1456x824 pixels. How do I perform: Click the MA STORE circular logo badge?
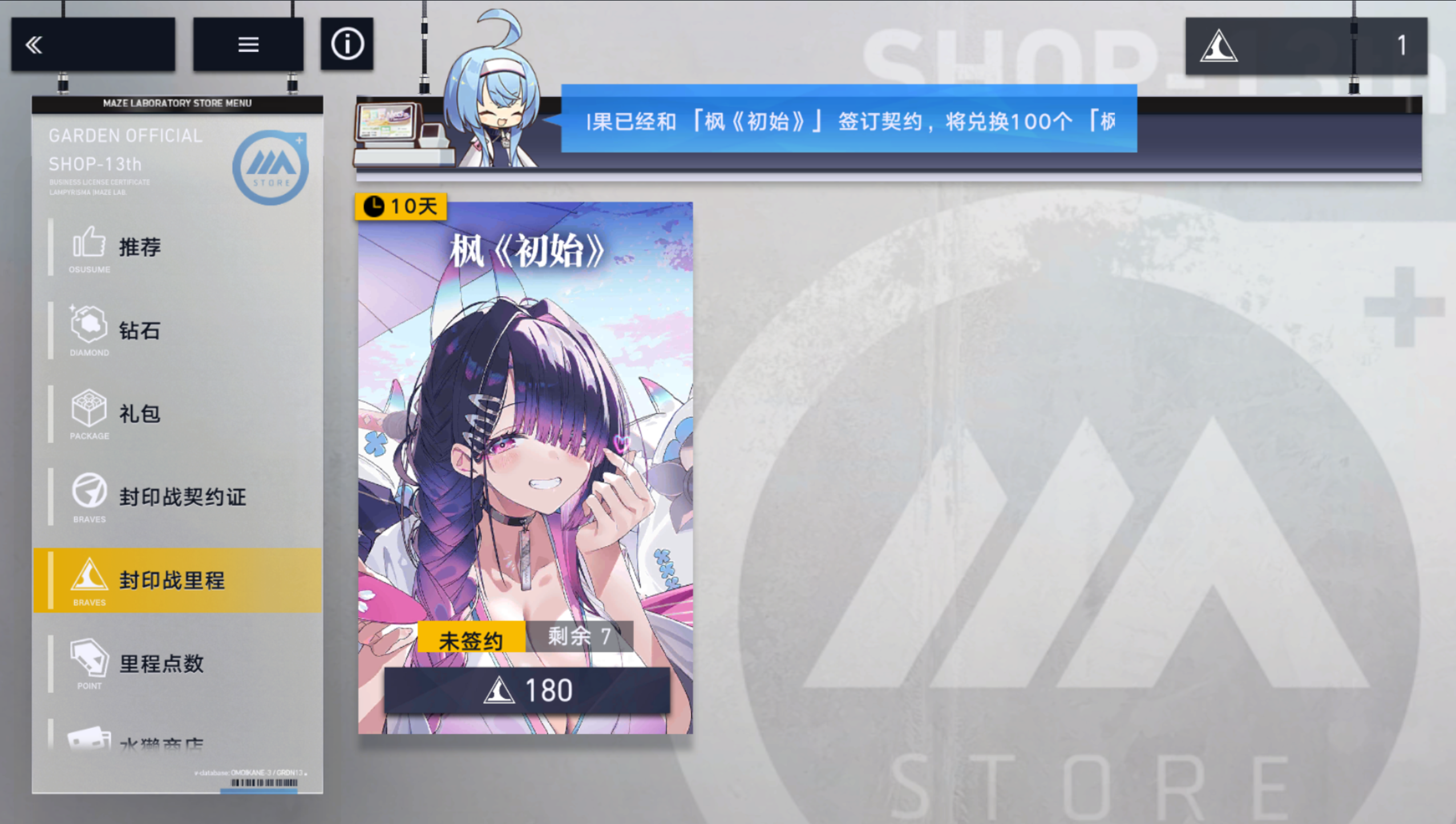[272, 167]
